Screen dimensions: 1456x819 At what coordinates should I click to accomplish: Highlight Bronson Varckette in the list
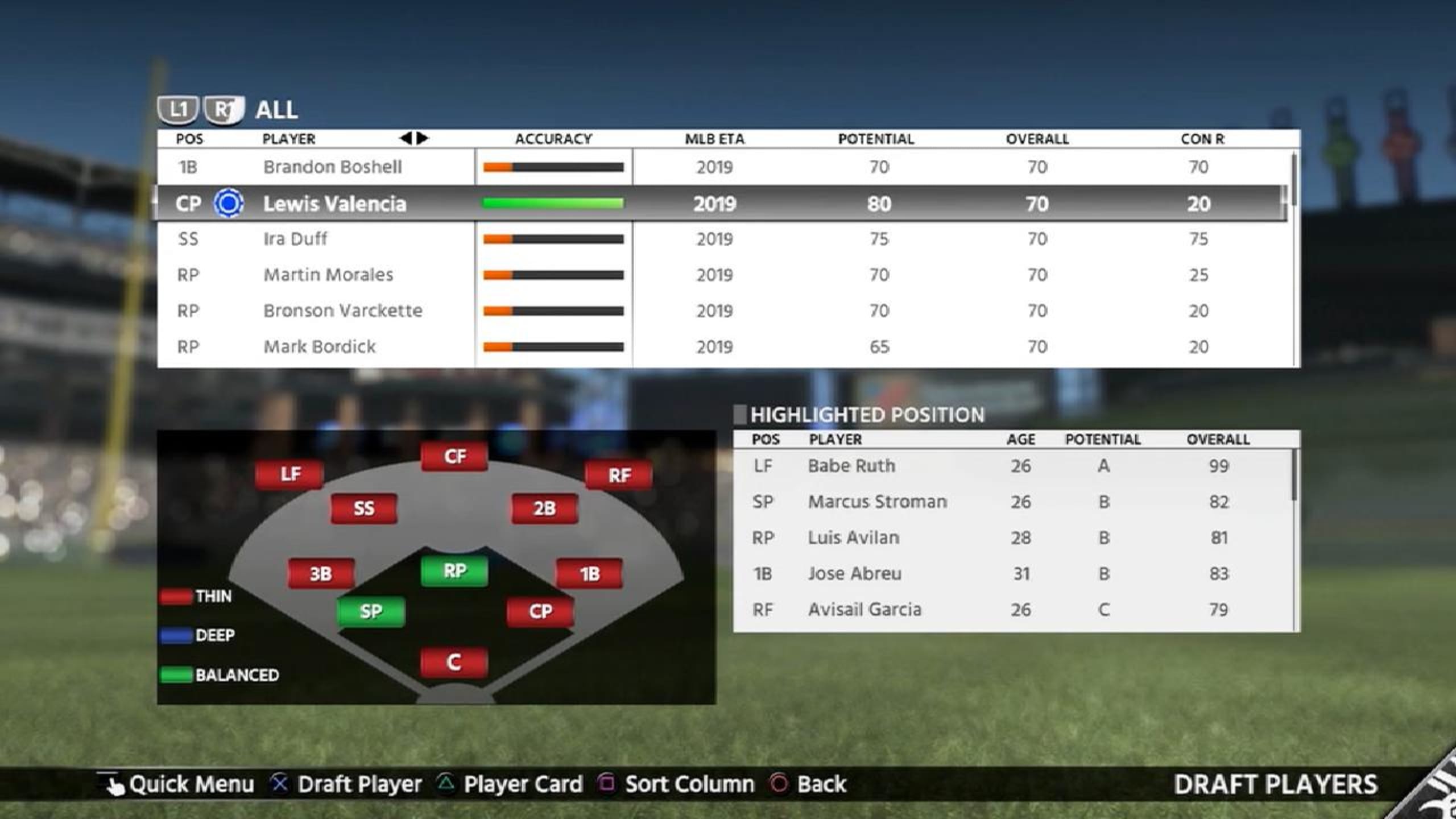tap(342, 311)
